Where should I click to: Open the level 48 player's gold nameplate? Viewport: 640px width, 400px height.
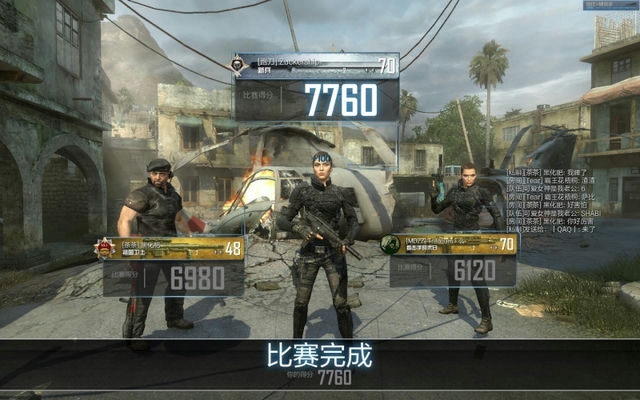(170, 248)
